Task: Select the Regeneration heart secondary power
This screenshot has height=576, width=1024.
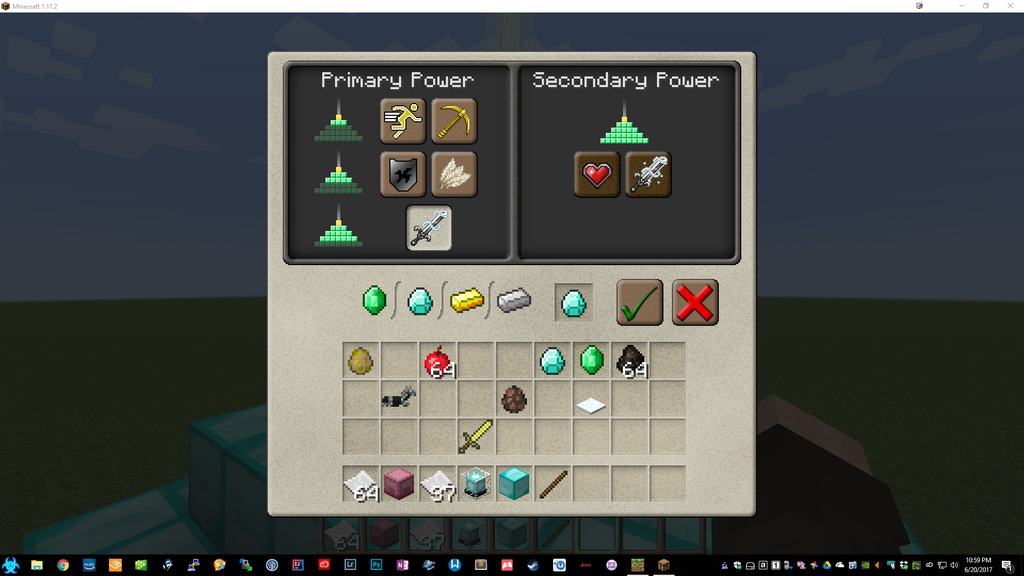Action: pos(597,174)
